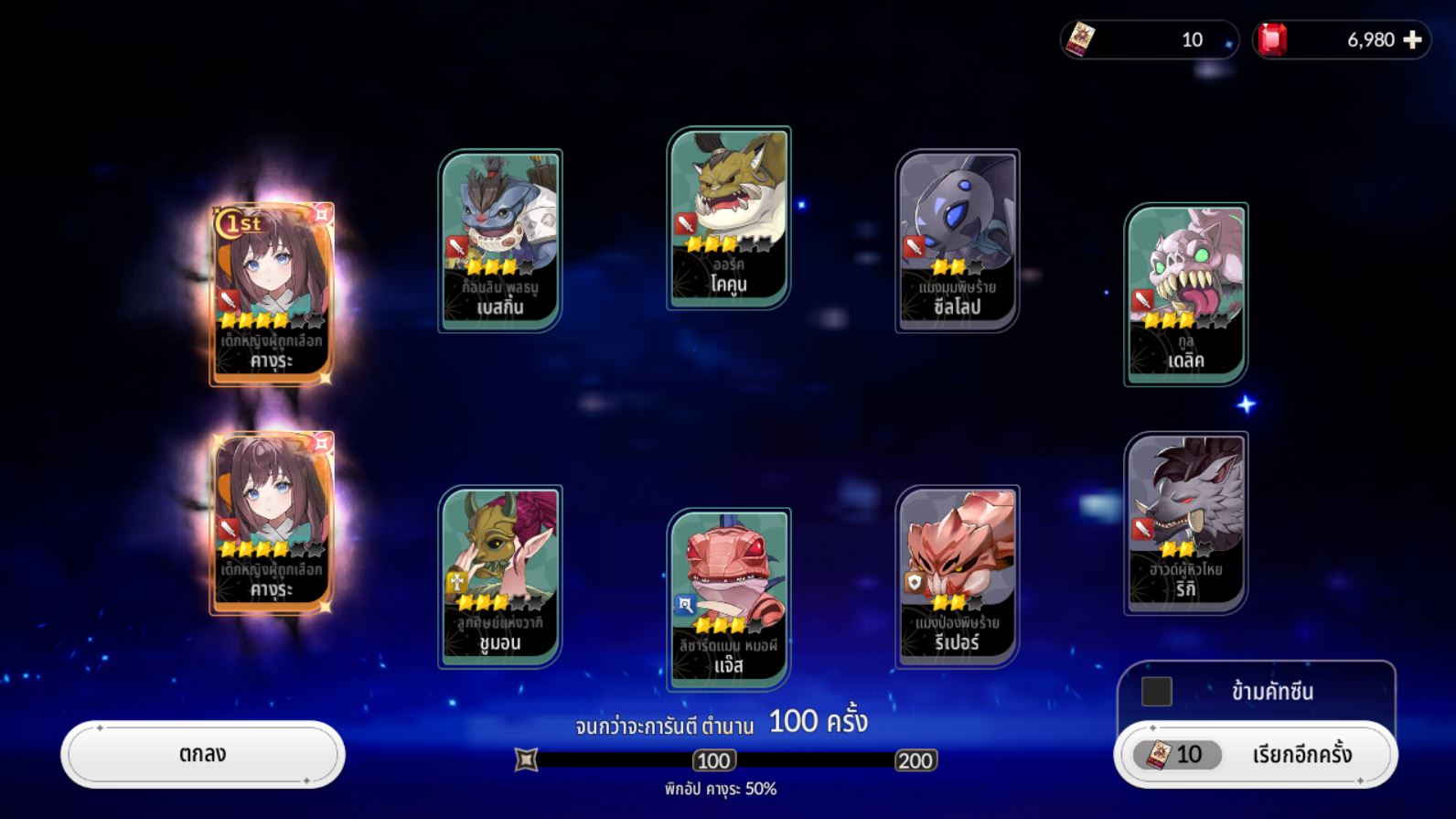This screenshot has height=819, width=1456.
Task: Pick the ghoul เดลิค card
Action: tap(1186, 293)
